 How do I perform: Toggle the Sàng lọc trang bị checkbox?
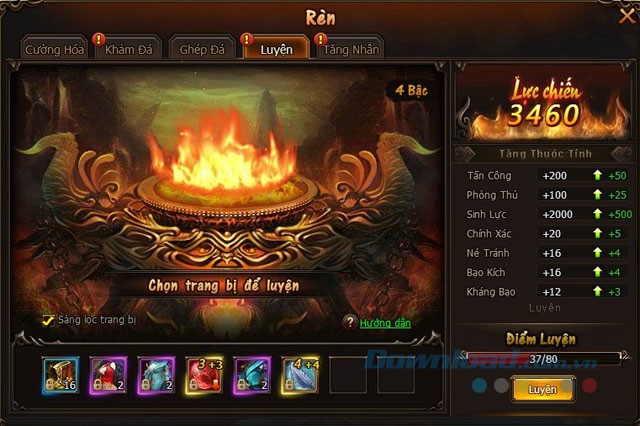(48, 321)
